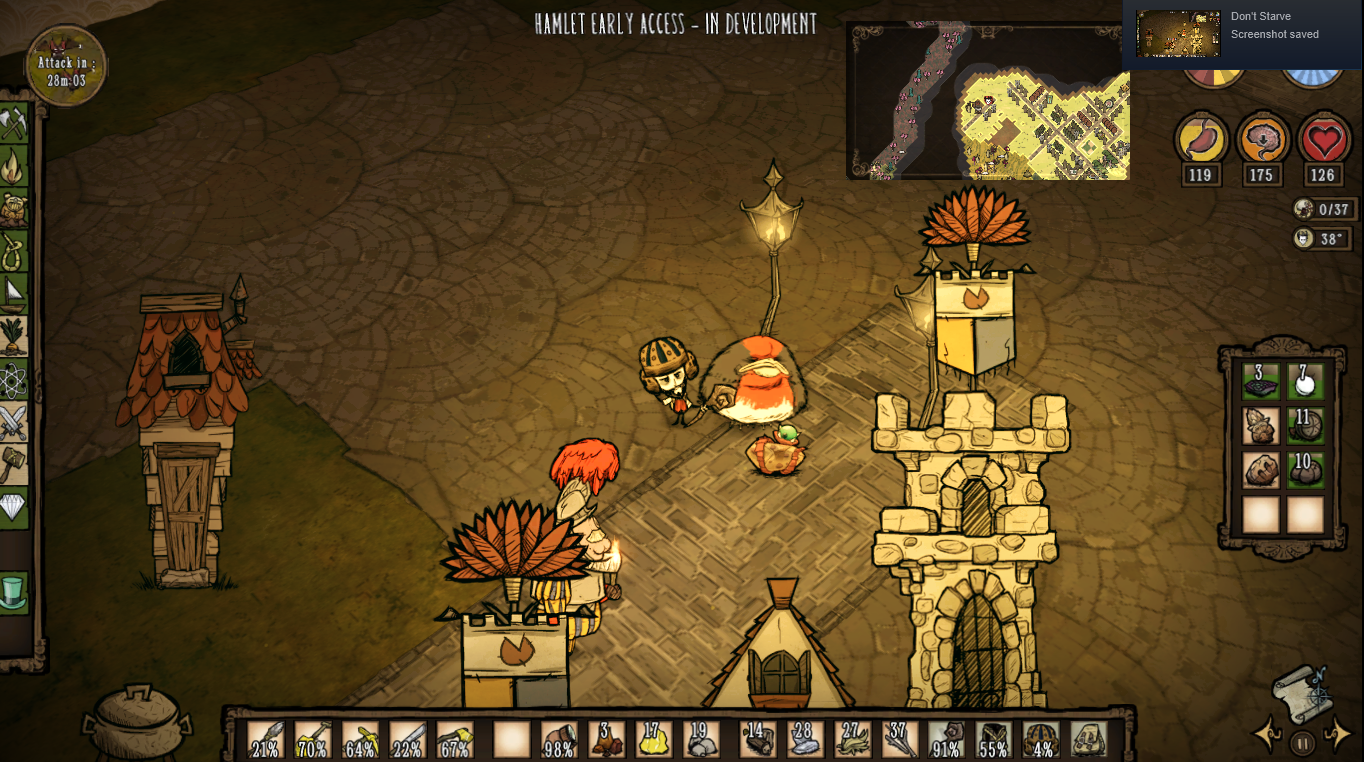This screenshot has width=1364, height=762.
Task: Open the Structures hammer tab
Action: click(14, 465)
